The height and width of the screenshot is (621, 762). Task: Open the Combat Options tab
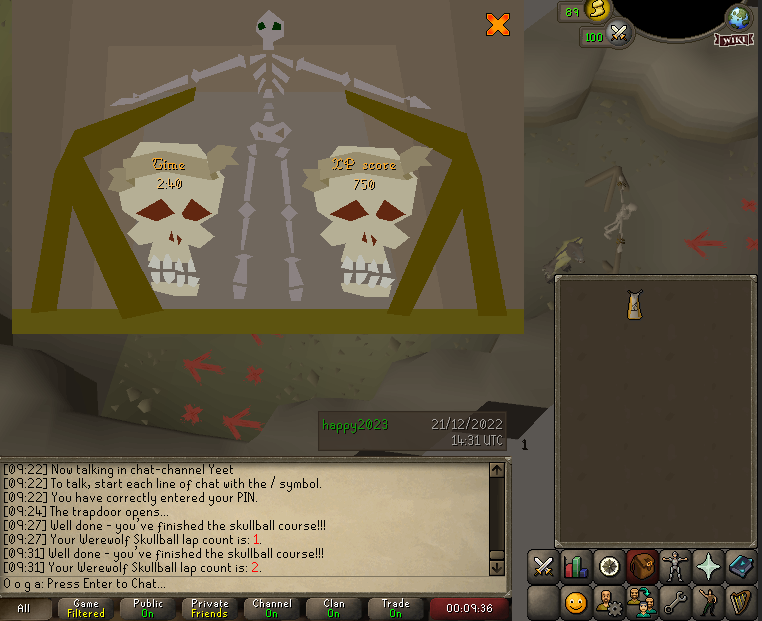click(x=543, y=567)
